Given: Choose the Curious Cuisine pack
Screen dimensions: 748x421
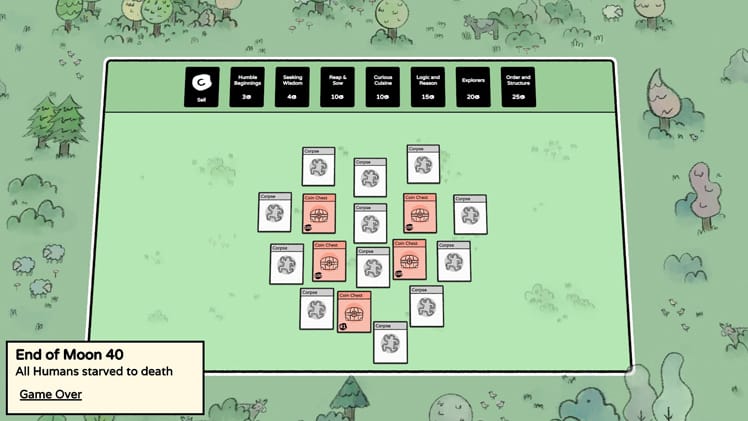Looking at the screenshot, I should 383,87.
